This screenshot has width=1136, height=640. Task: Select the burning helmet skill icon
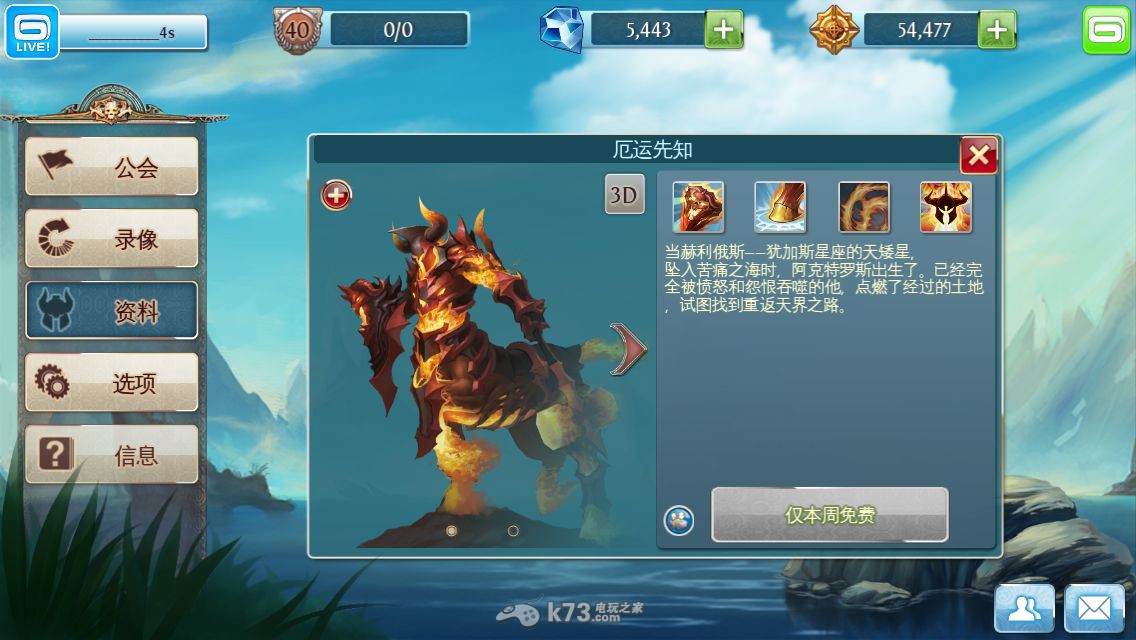[945, 207]
